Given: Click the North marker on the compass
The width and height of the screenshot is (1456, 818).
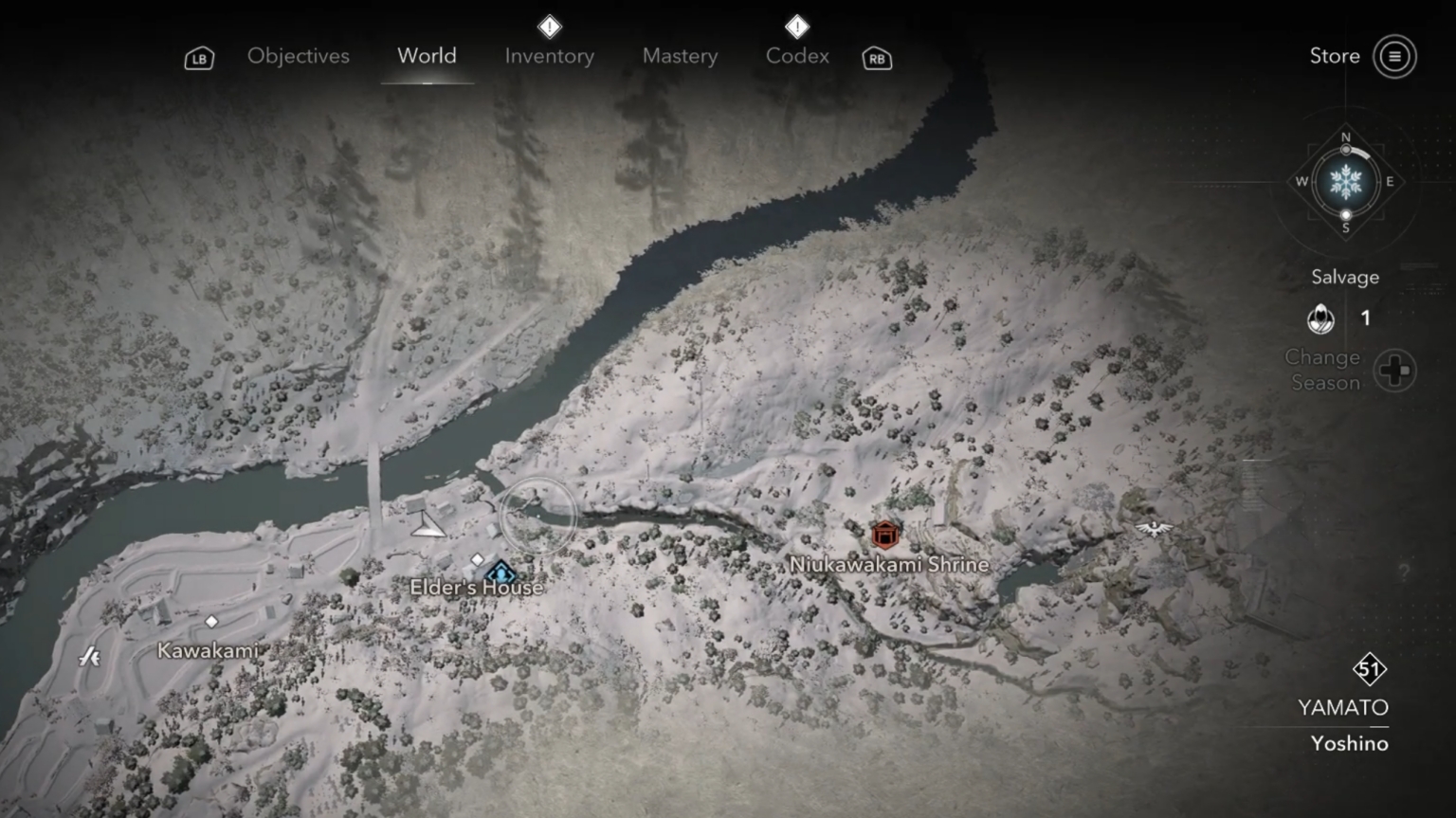Looking at the screenshot, I should [x=1345, y=136].
